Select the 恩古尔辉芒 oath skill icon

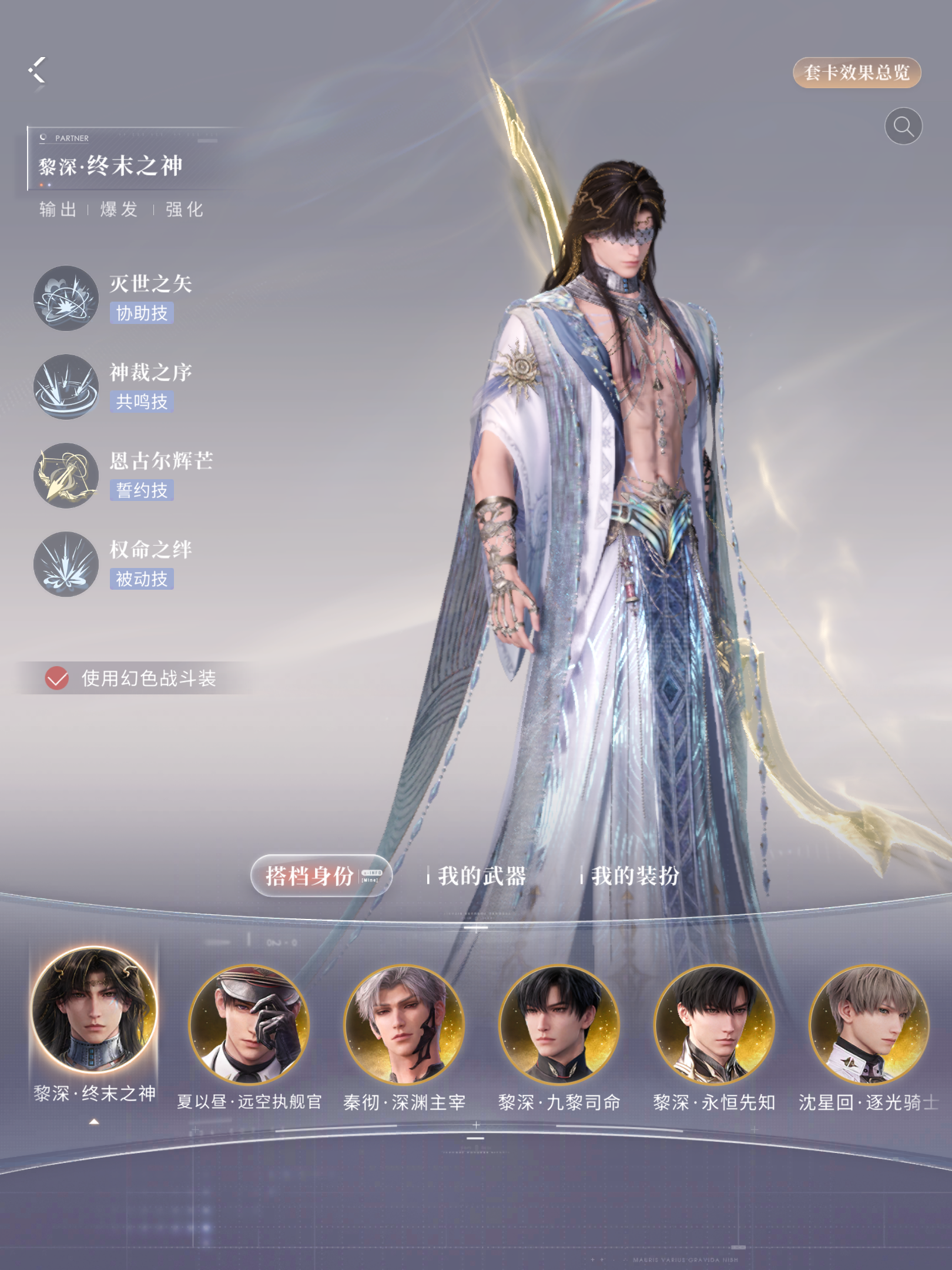pyautogui.click(x=66, y=474)
